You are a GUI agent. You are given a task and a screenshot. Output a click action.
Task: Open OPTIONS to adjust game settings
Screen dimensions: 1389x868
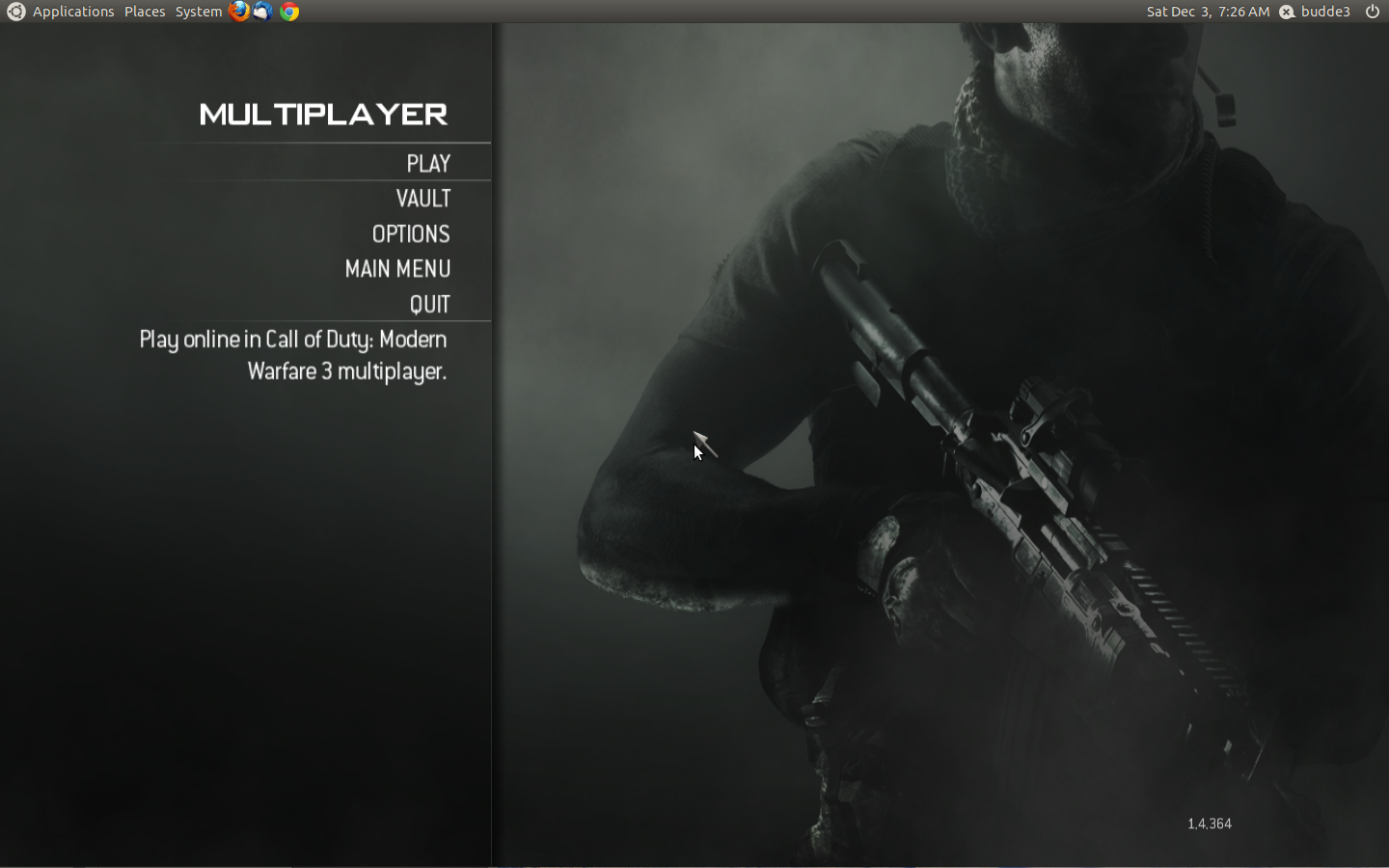pyautogui.click(x=411, y=233)
